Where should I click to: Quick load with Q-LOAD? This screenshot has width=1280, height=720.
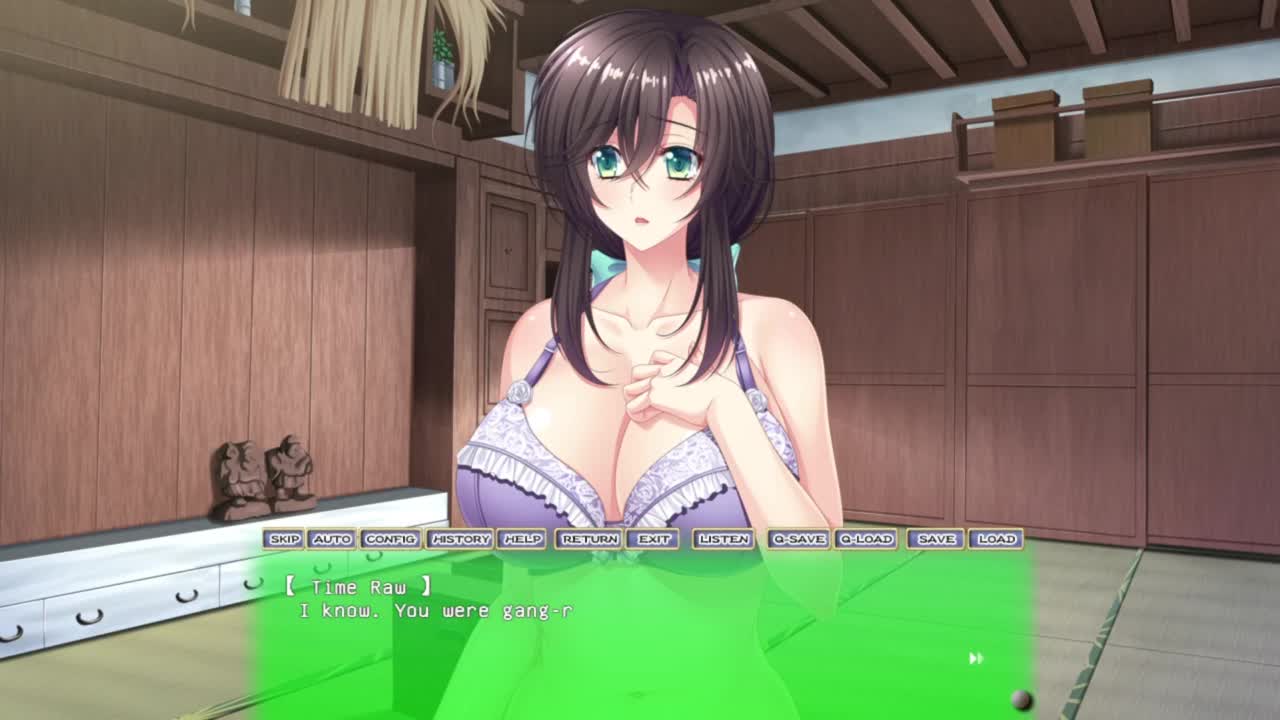pyautogui.click(x=865, y=539)
